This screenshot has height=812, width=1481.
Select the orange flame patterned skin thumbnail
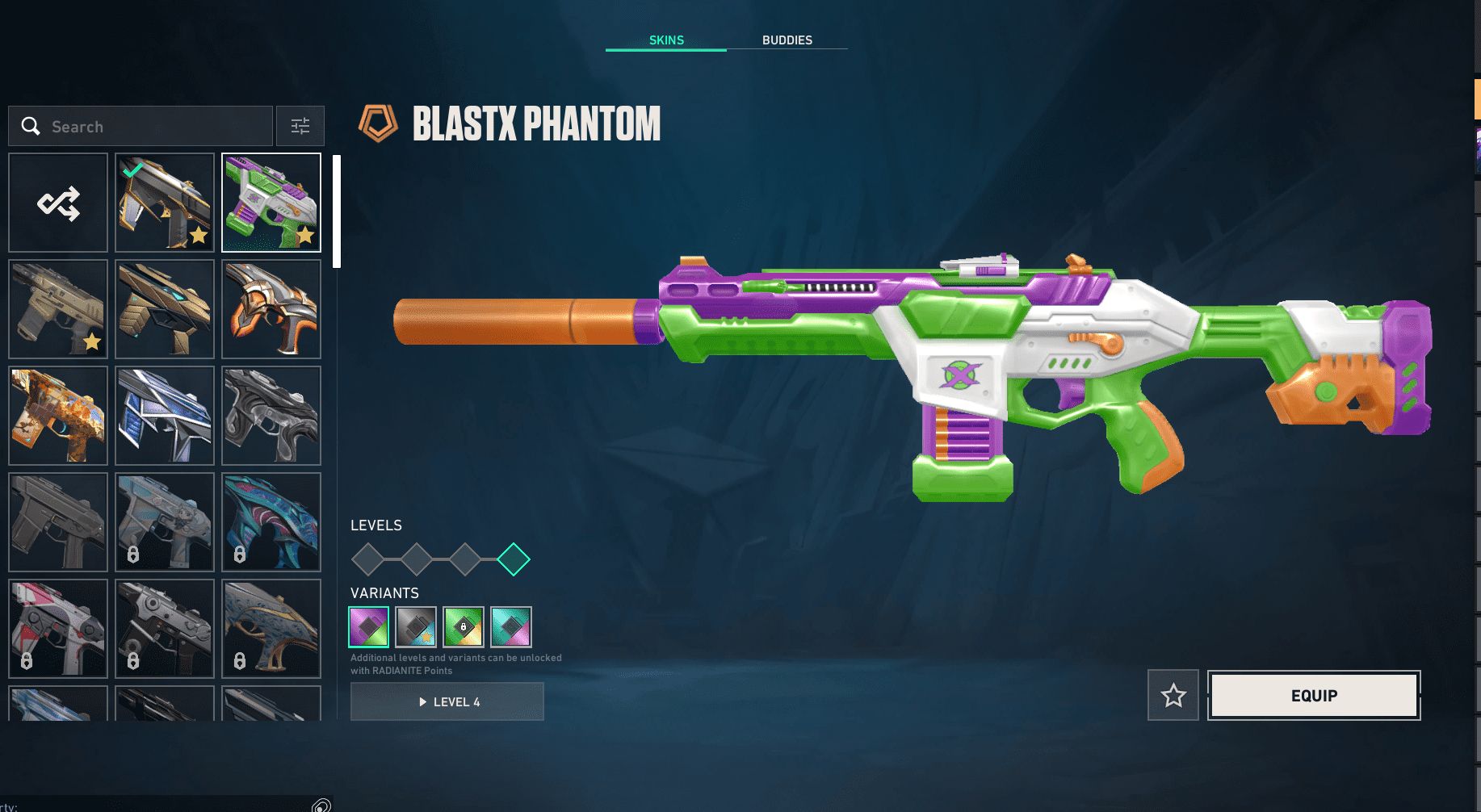coord(58,416)
